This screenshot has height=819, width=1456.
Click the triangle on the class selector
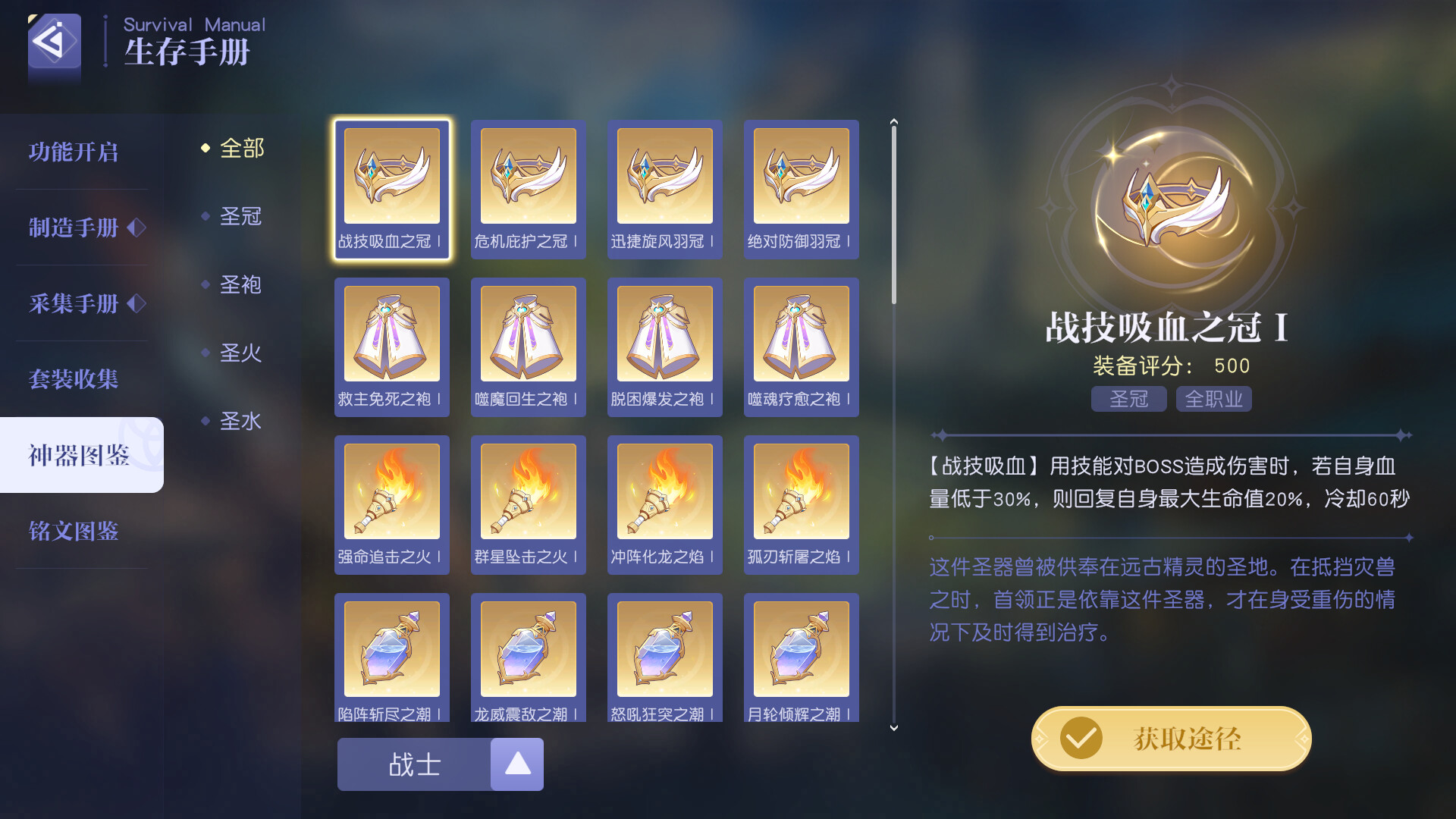pos(517,764)
